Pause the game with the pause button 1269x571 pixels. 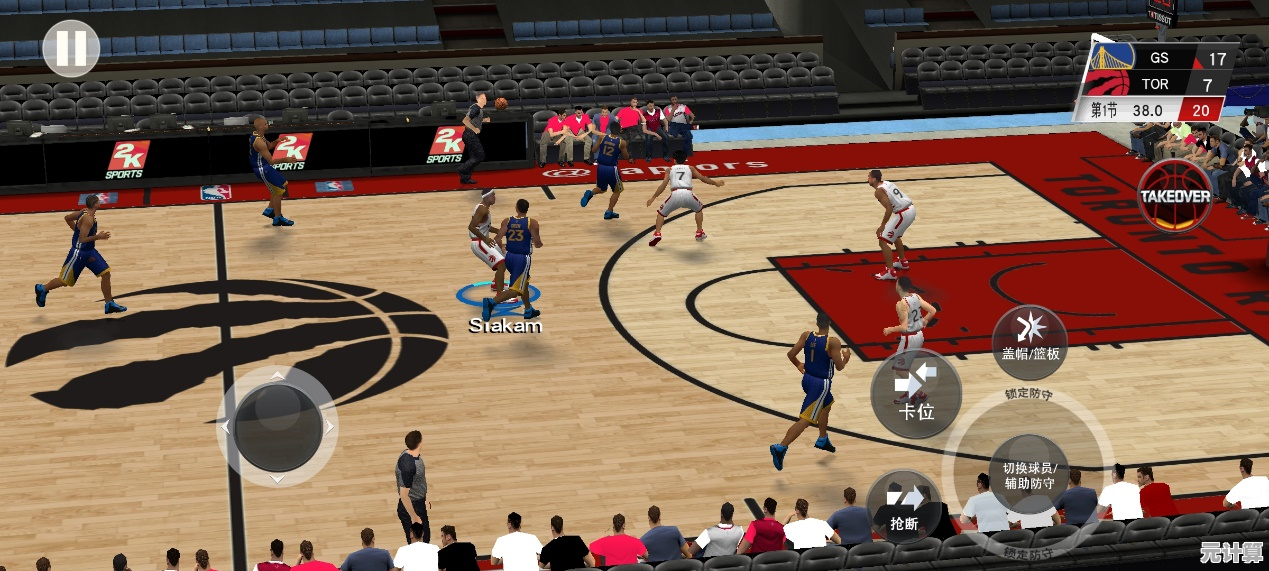tap(71, 48)
